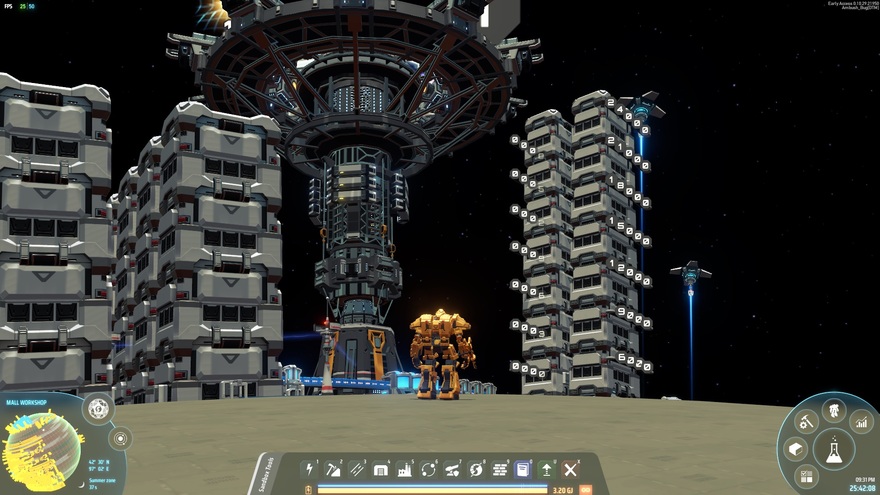Activate the dismantle X tool
The width and height of the screenshot is (880, 495).
[x=571, y=469]
